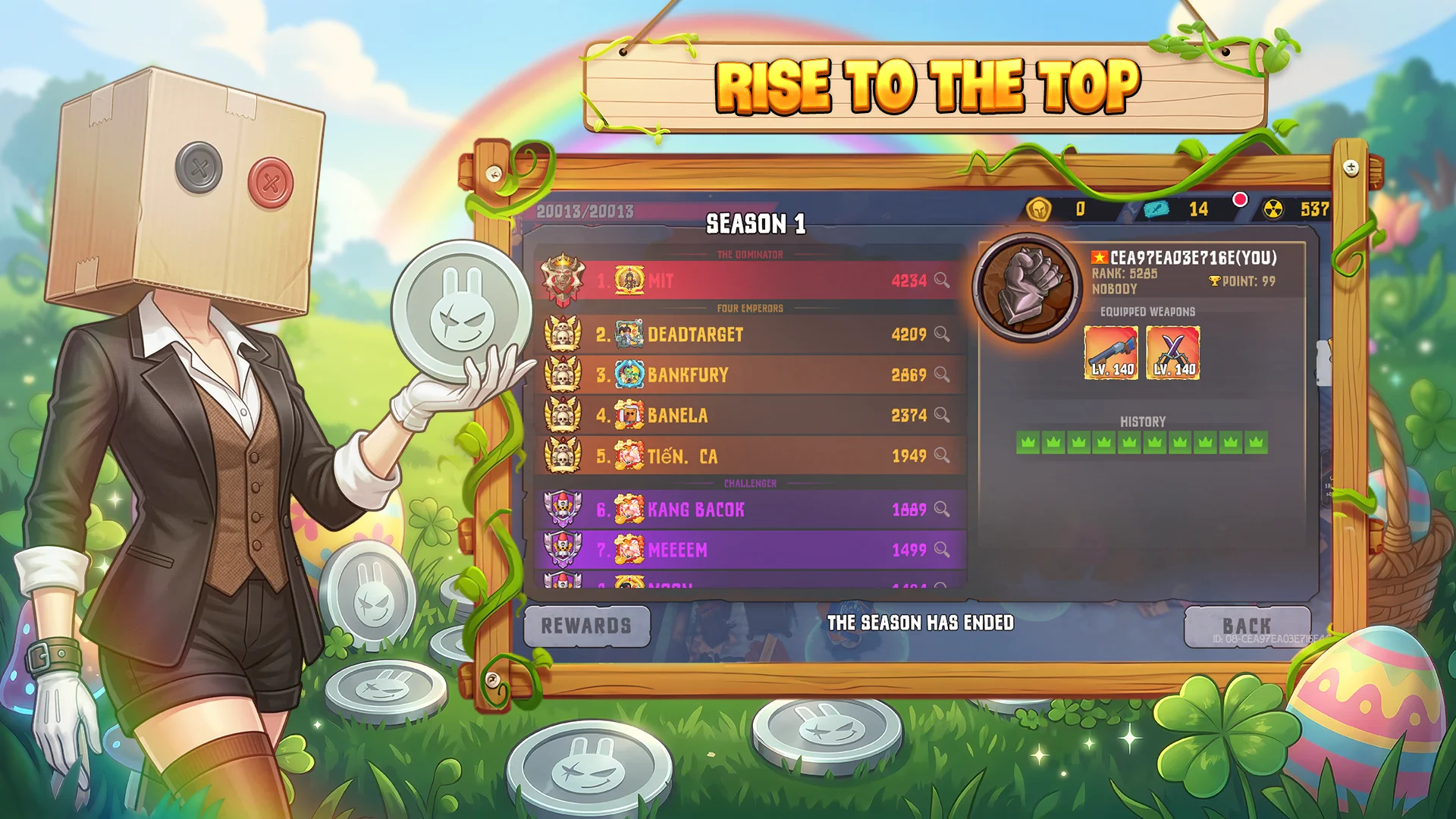Select KANG BACOK's challenger row
The height and width of the screenshot is (819, 1456).
click(749, 510)
